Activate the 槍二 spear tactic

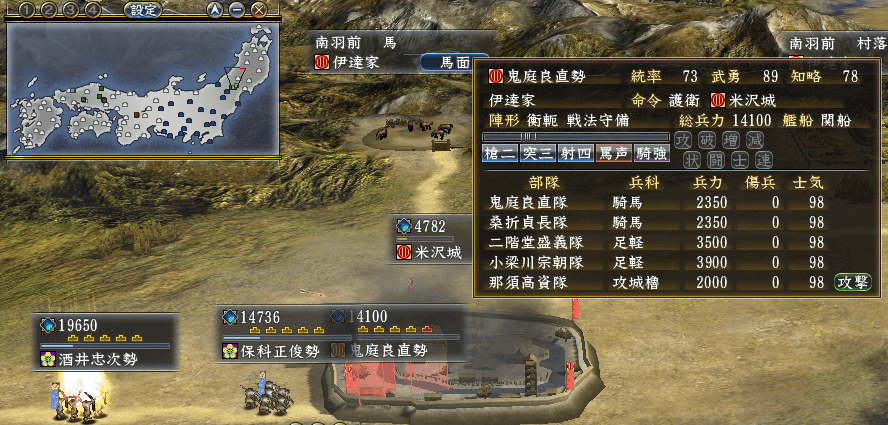click(x=500, y=153)
